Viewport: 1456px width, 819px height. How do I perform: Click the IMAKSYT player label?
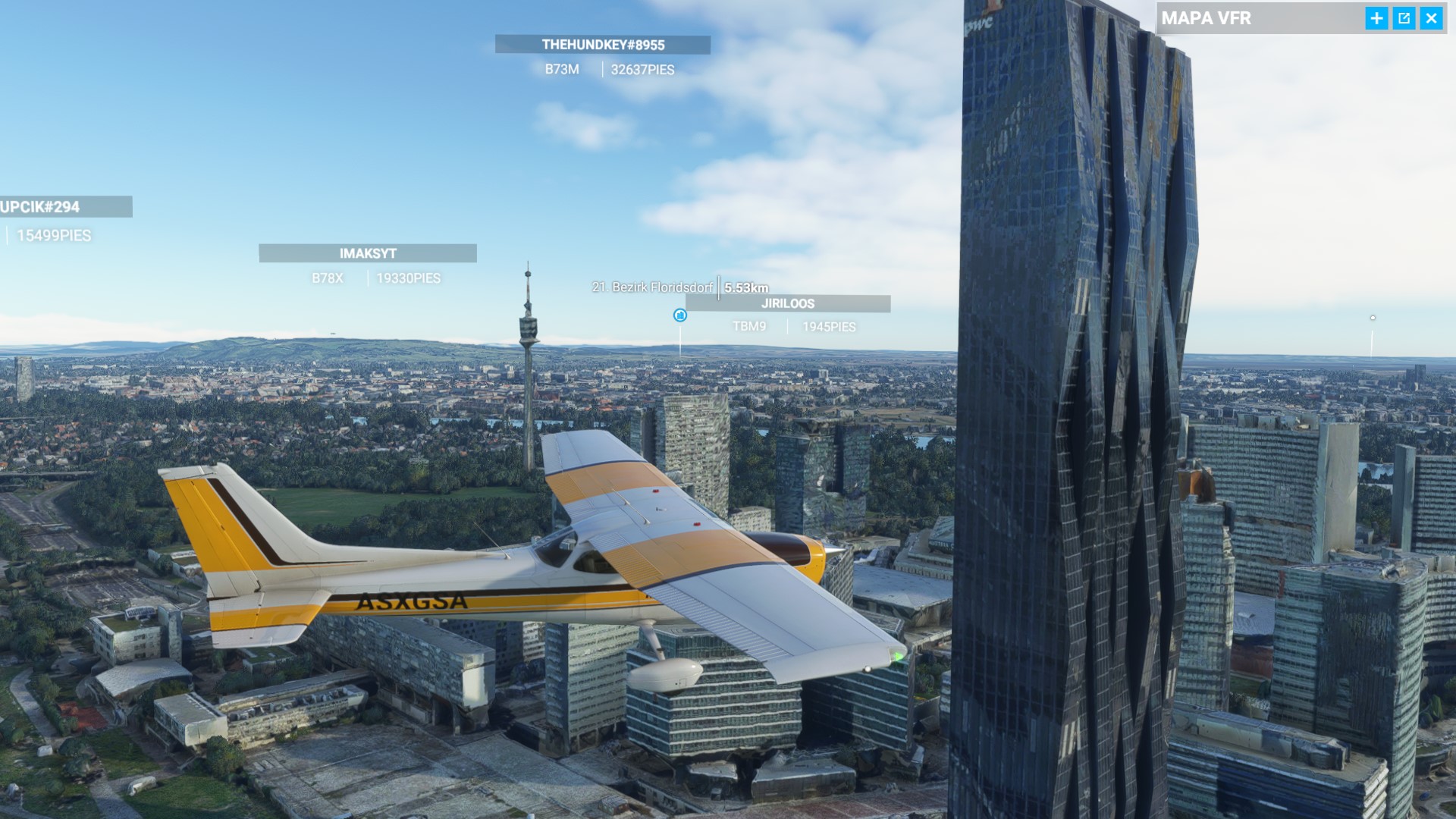tap(369, 255)
